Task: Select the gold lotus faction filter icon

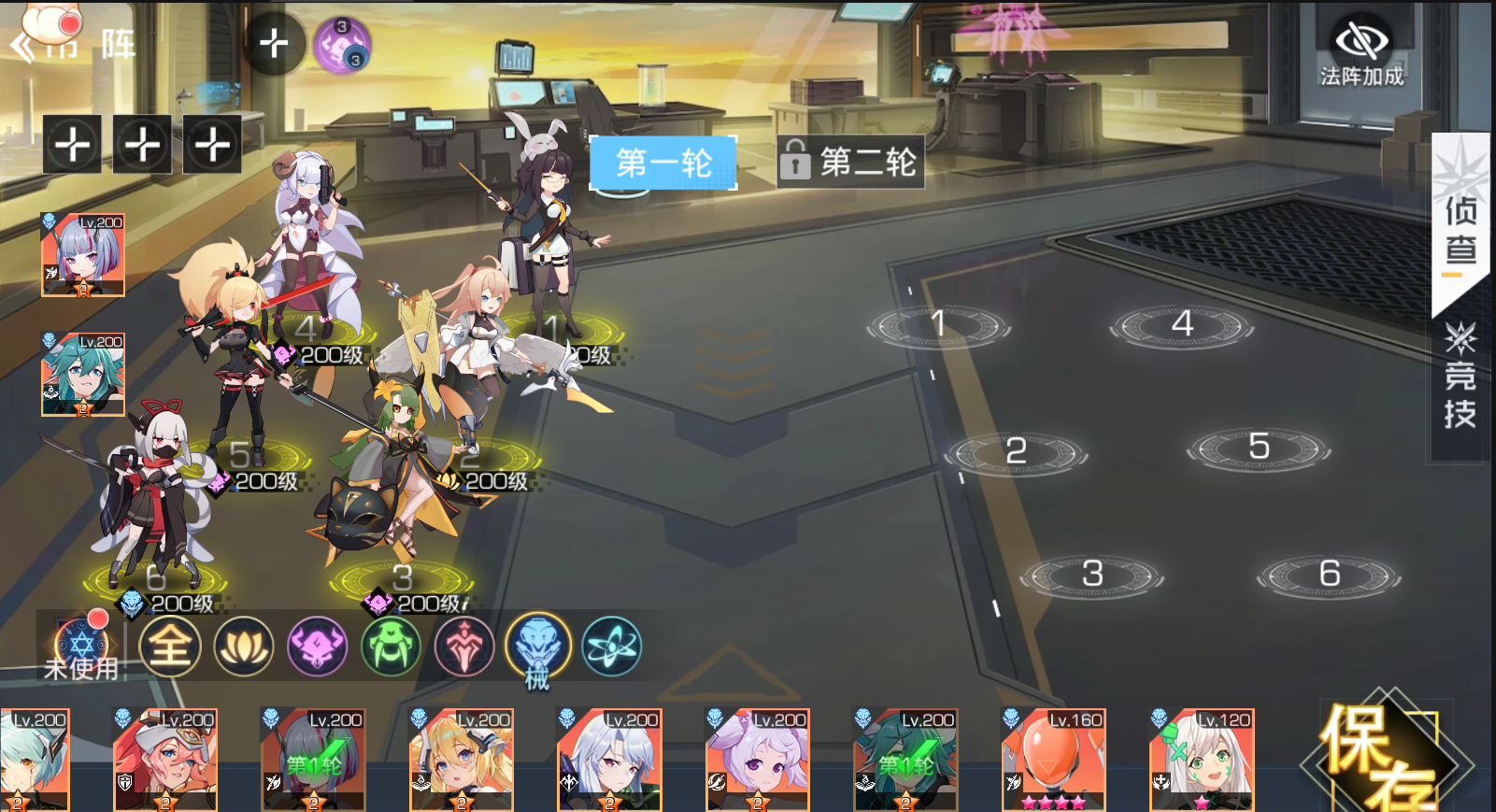Action: (x=246, y=647)
